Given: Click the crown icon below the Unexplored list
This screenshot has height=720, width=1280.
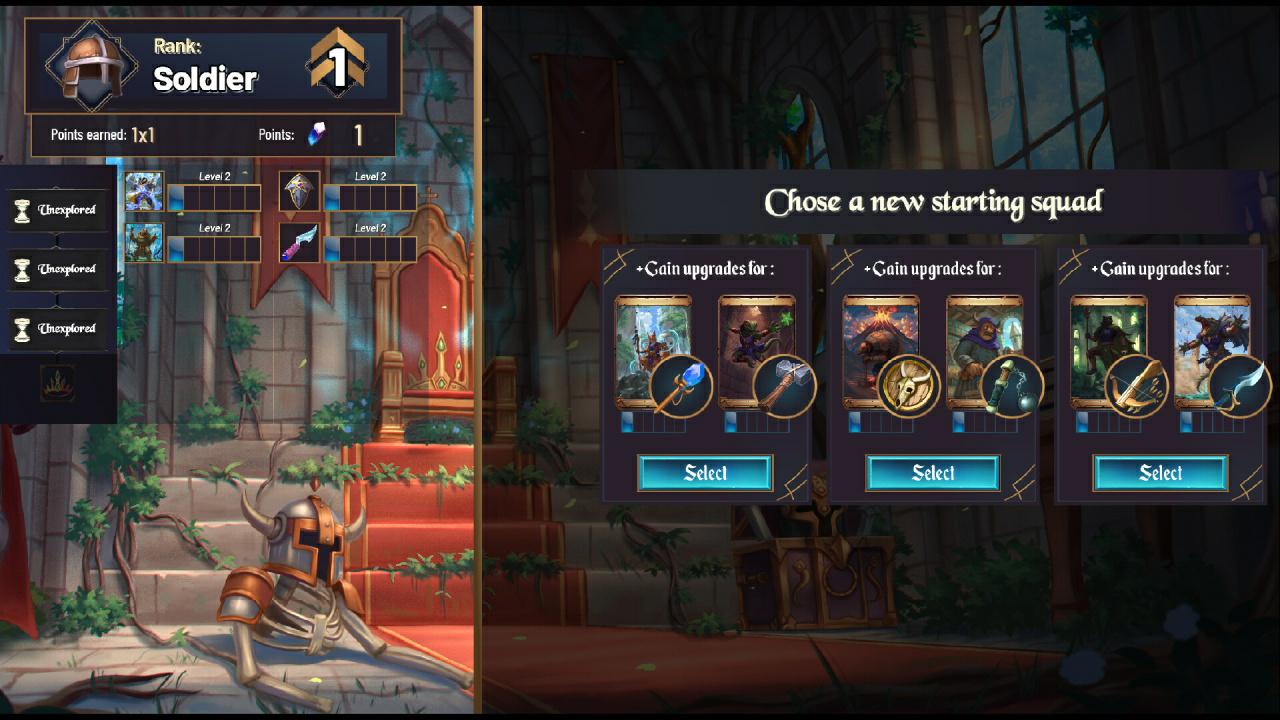Looking at the screenshot, I should point(58,383).
